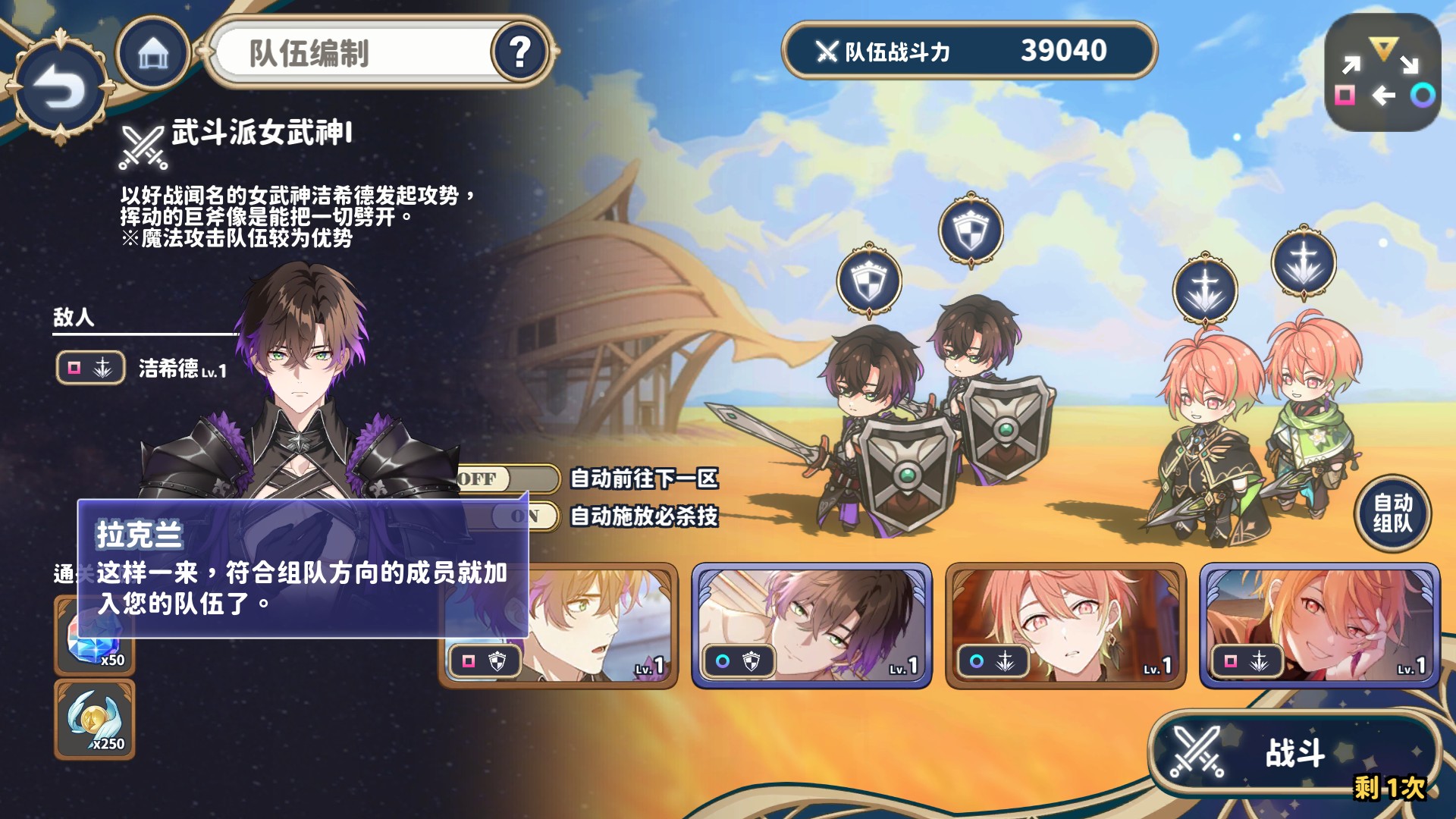Open the question mark help button
Screen dimensions: 1456x819
[520, 53]
